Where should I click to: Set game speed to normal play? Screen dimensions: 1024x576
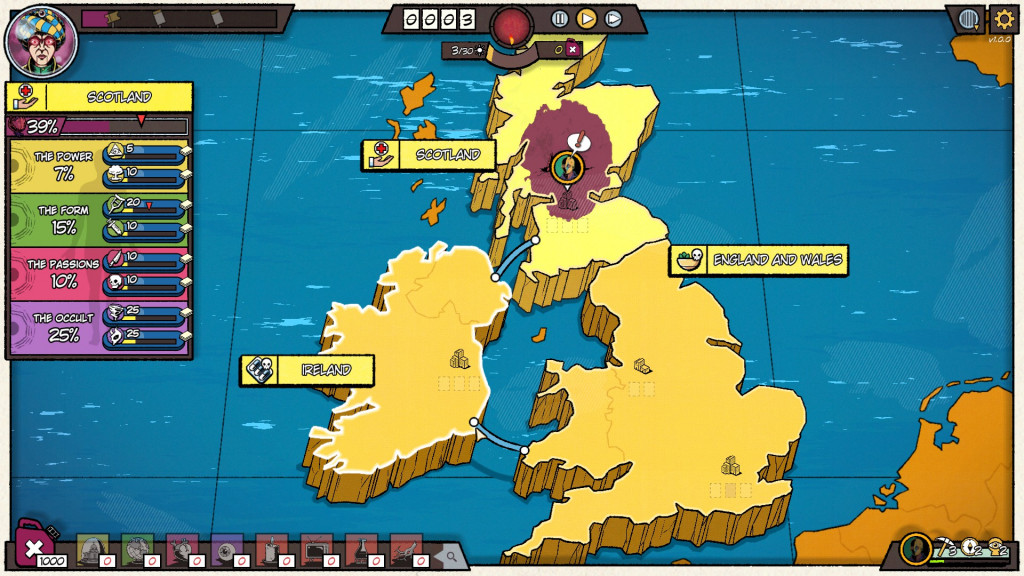(587, 18)
